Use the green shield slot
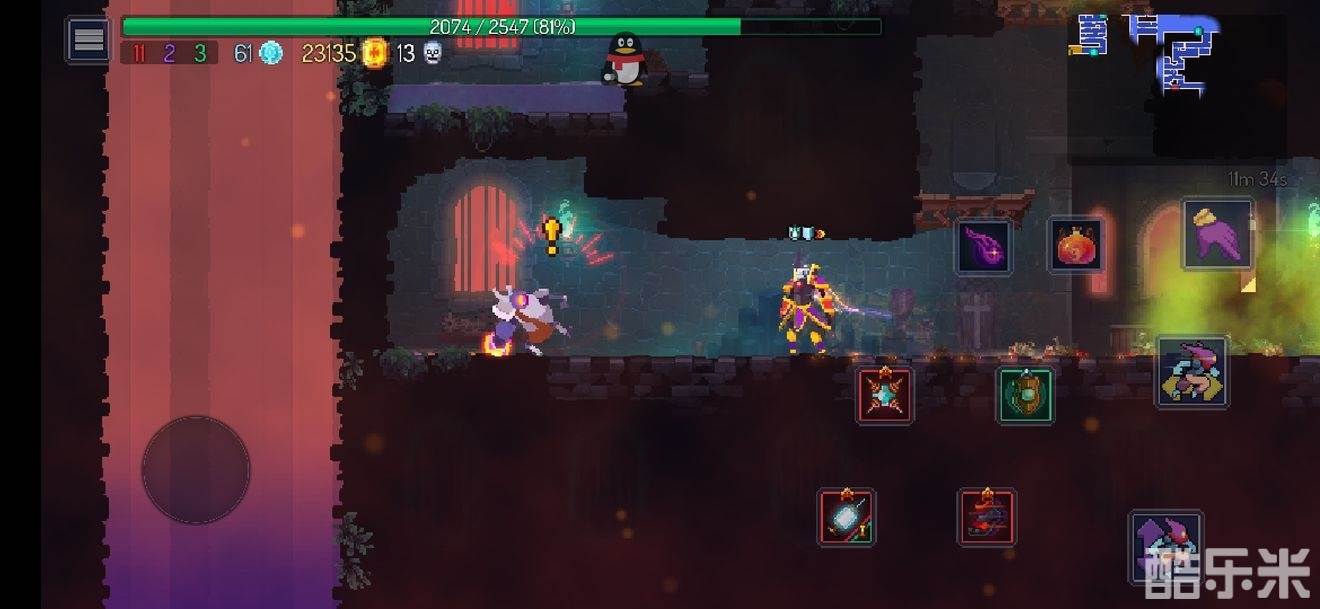This screenshot has height=609, width=1320. 1025,395
